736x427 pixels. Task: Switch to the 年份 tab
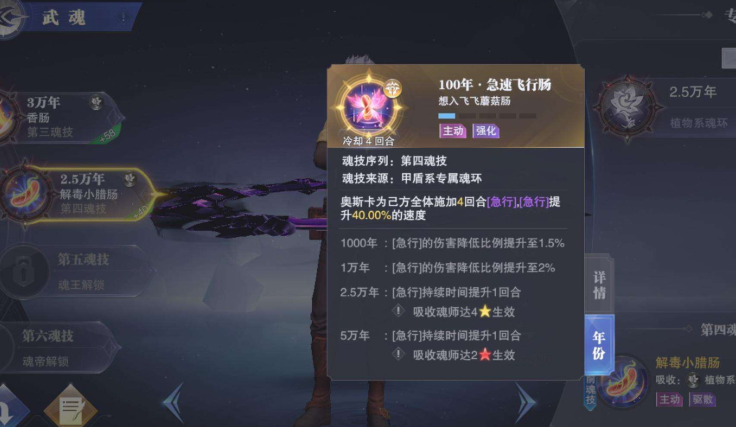[x=599, y=344]
